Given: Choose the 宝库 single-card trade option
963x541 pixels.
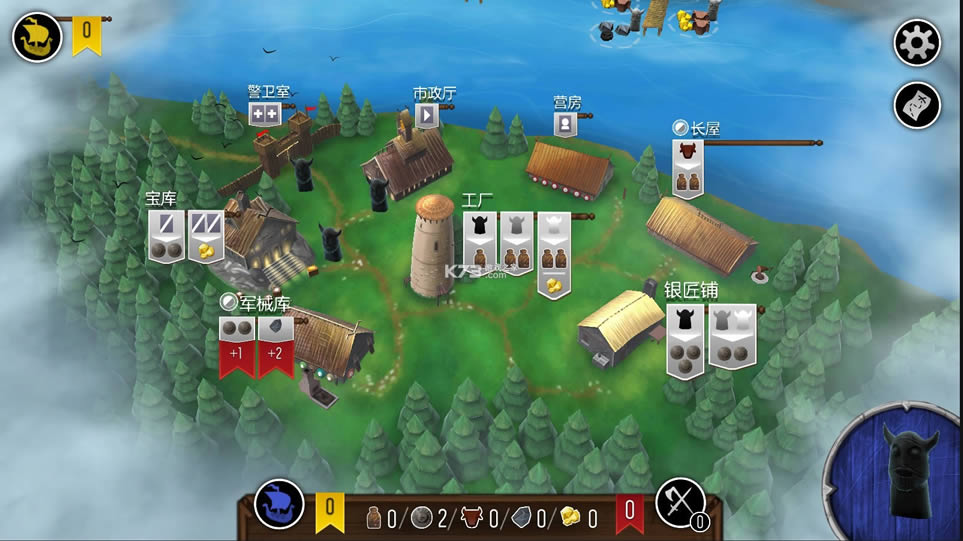Looking at the screenshot, I should click(166, 237).
